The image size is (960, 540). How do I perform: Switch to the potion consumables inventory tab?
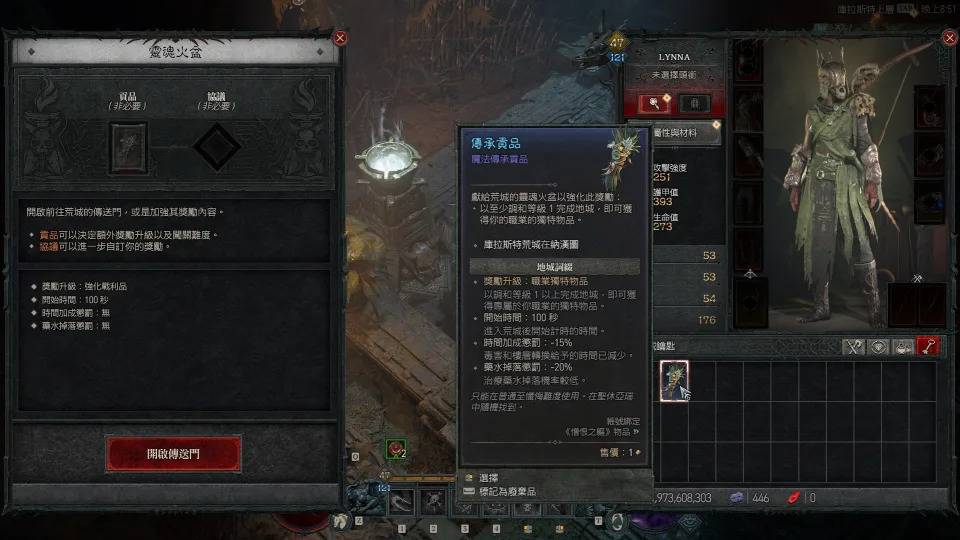click(x=905, y=346)
